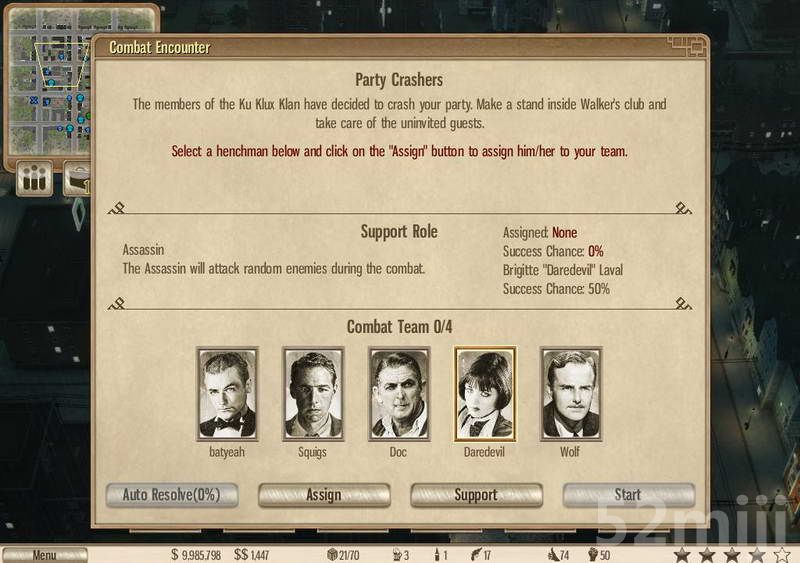The image size is (800, 563).
Task: Choose the Support button
Action: [476, 495]
